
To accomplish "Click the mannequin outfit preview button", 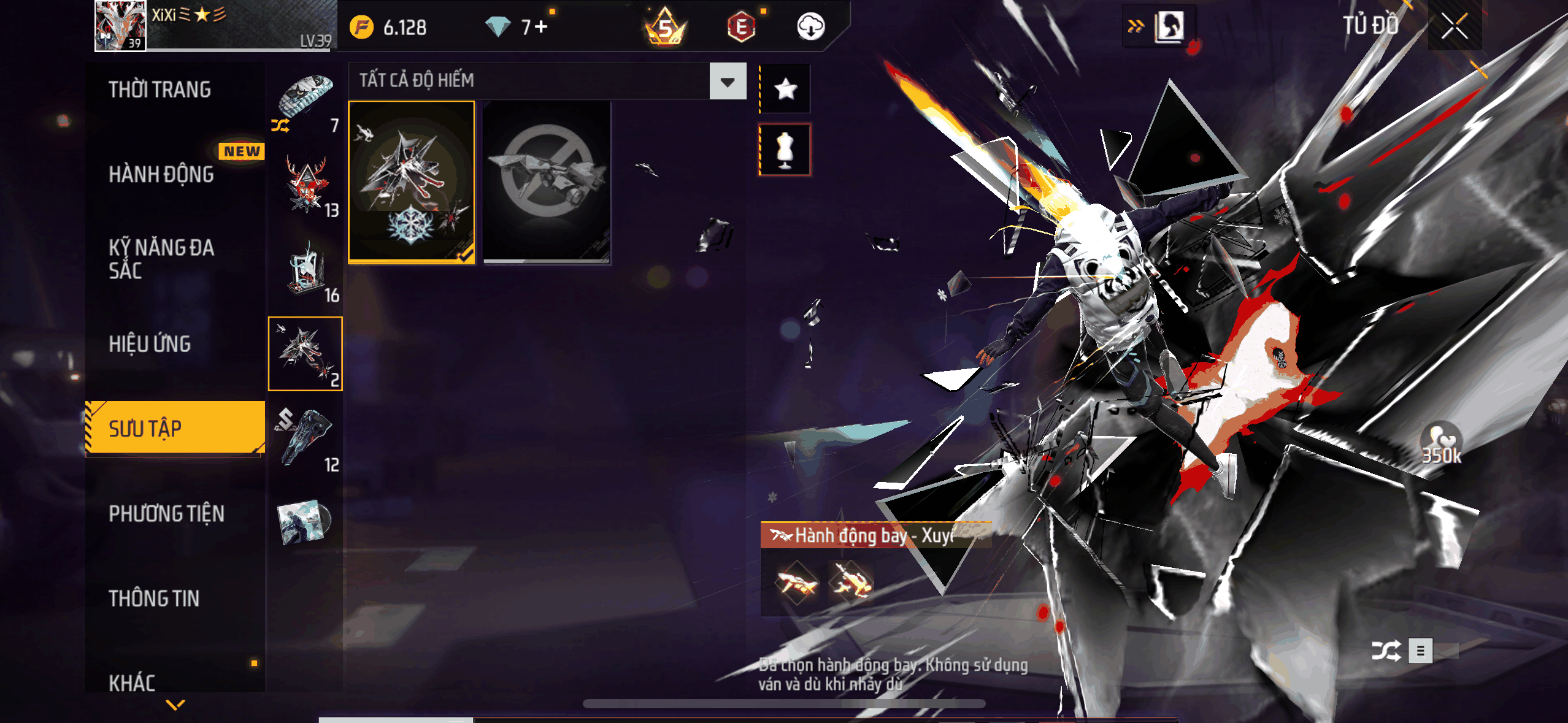I will pyautogui.click(x=785, y=150).
